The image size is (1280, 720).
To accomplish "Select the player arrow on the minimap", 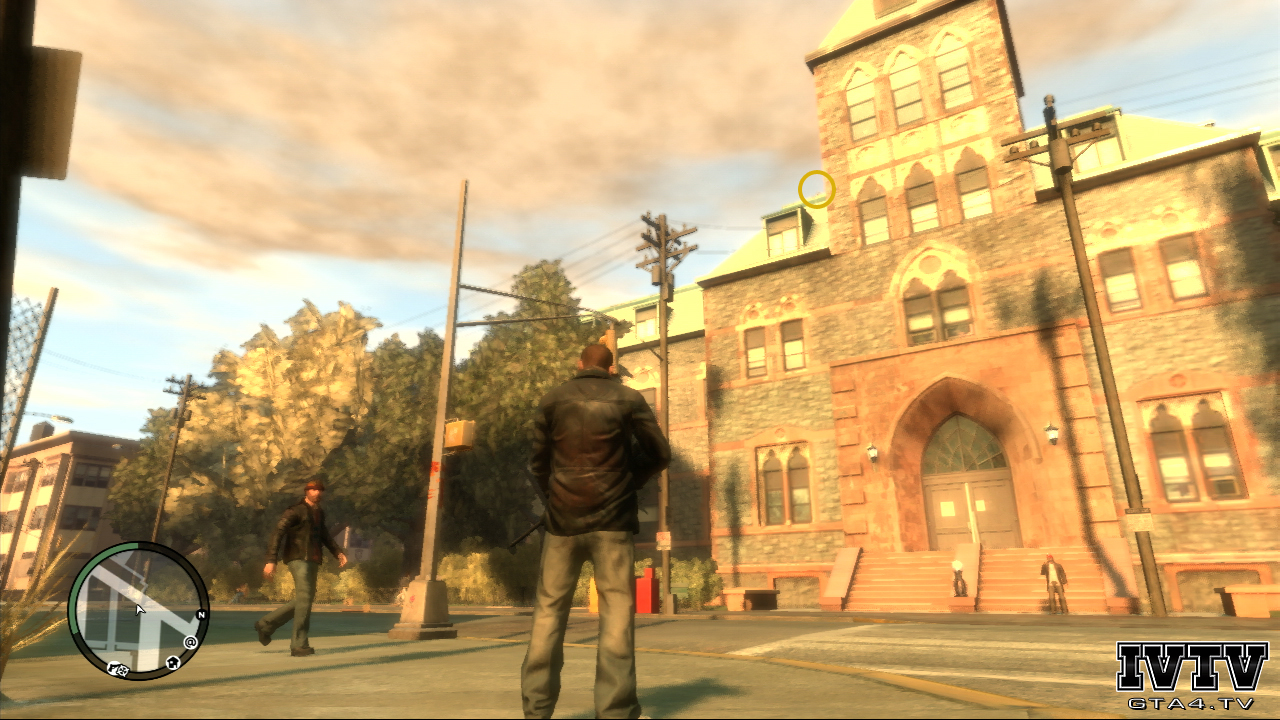I will [x=140, y=608].
